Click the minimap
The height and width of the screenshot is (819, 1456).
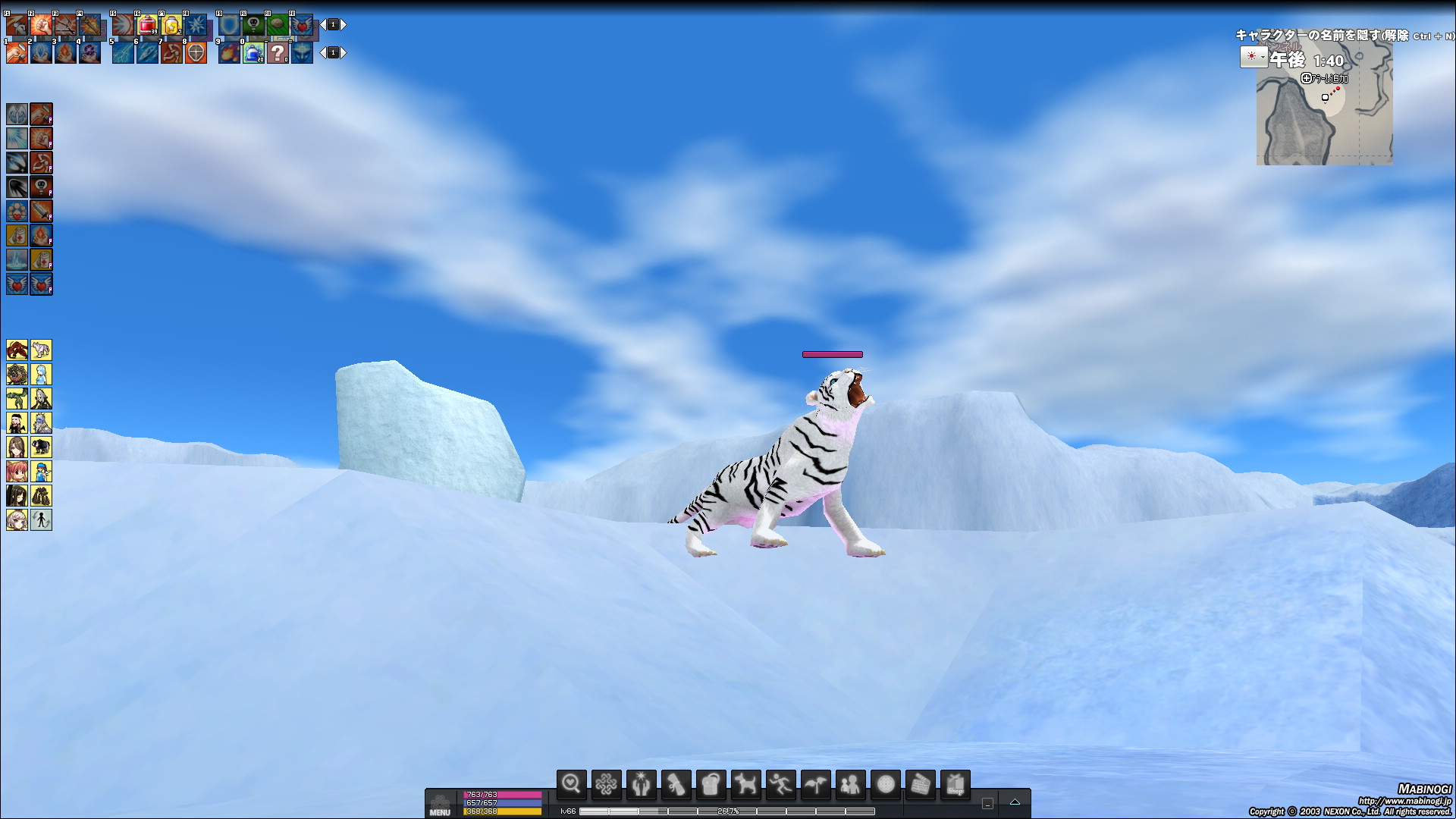pos(1324,114)
